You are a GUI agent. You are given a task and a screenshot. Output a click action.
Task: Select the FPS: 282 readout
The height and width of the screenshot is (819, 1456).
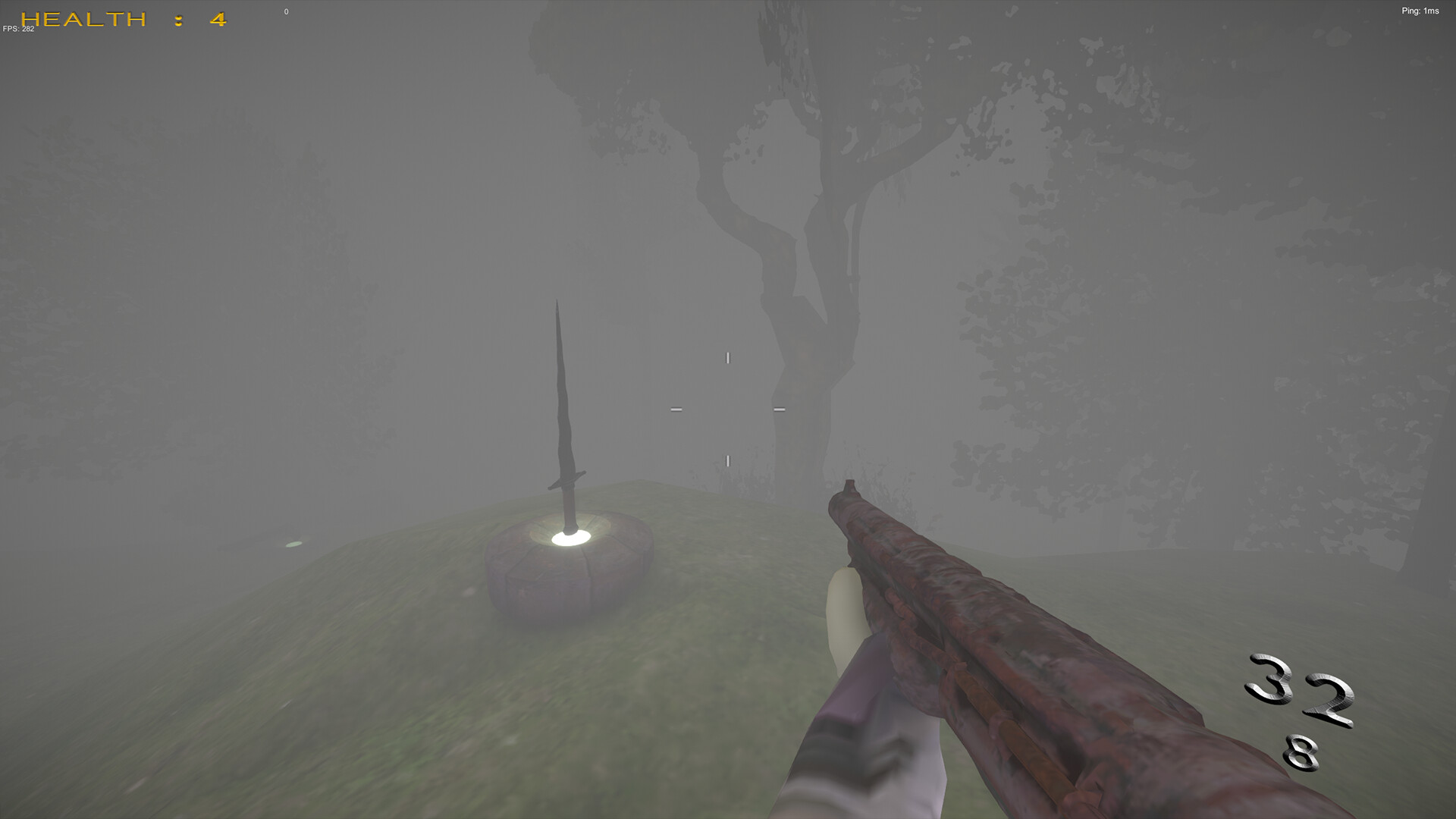pos(17,30)
